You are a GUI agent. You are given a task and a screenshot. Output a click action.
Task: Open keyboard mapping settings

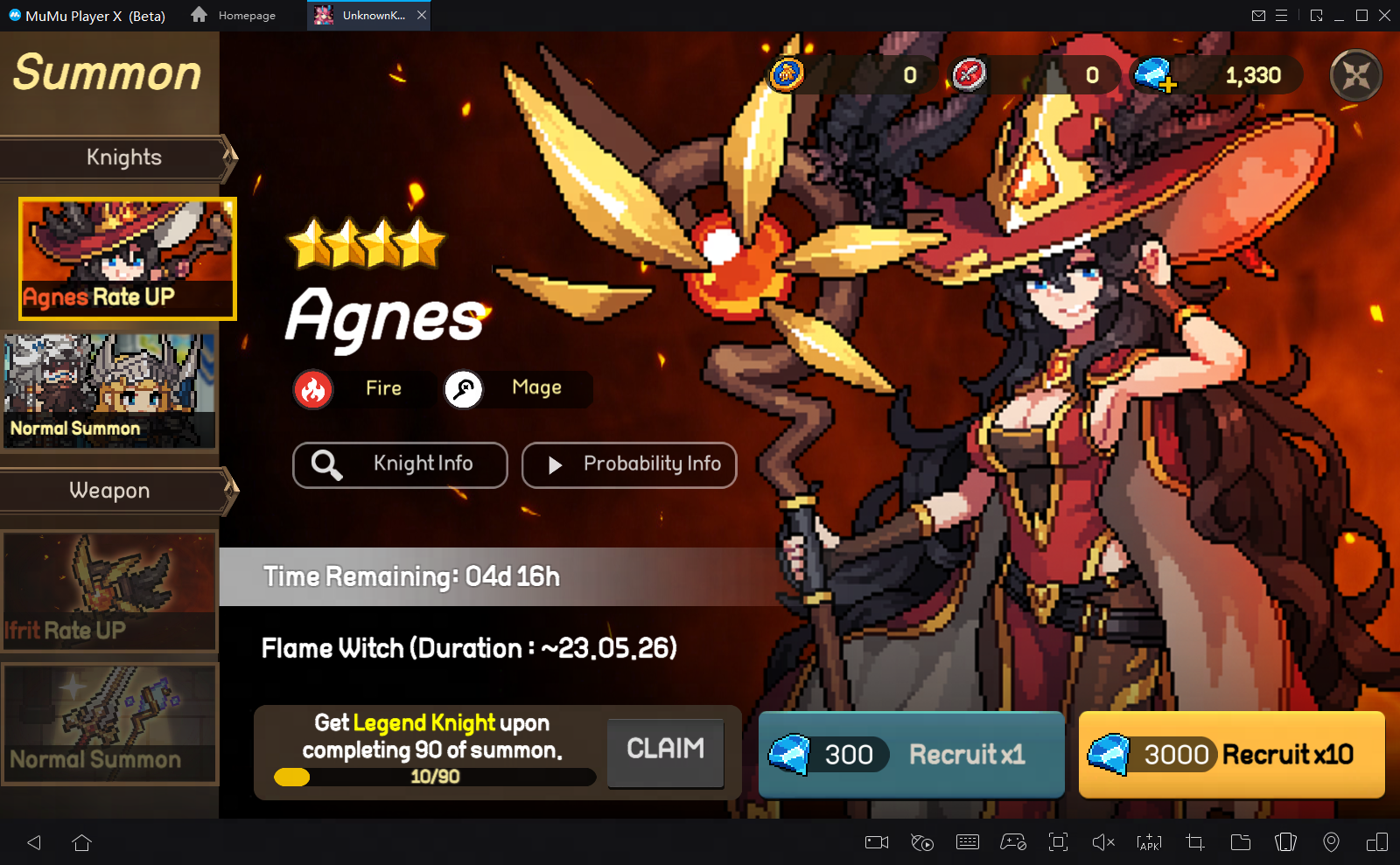tap(968, 842)
